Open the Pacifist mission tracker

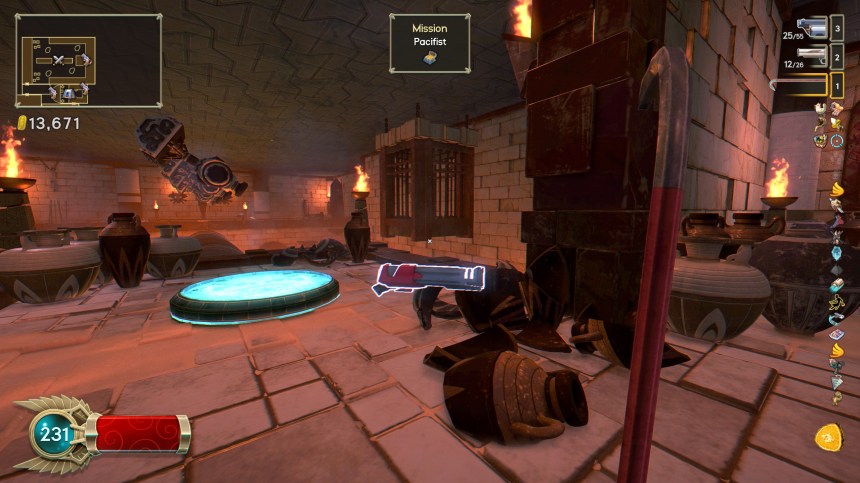tap(429, 43)
